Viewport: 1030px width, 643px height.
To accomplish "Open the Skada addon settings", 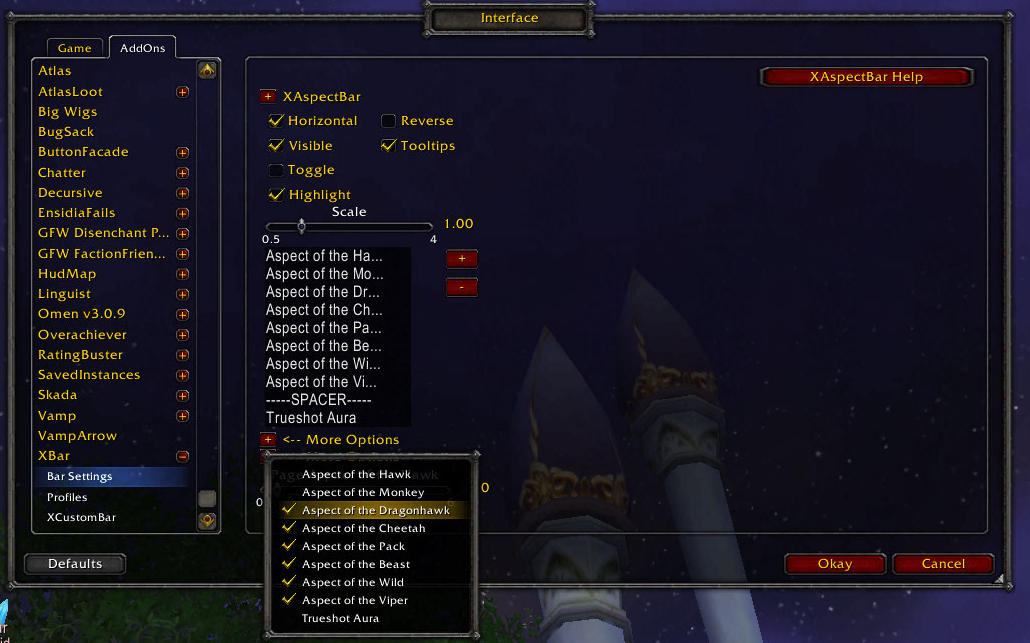I will click(57, 395).
